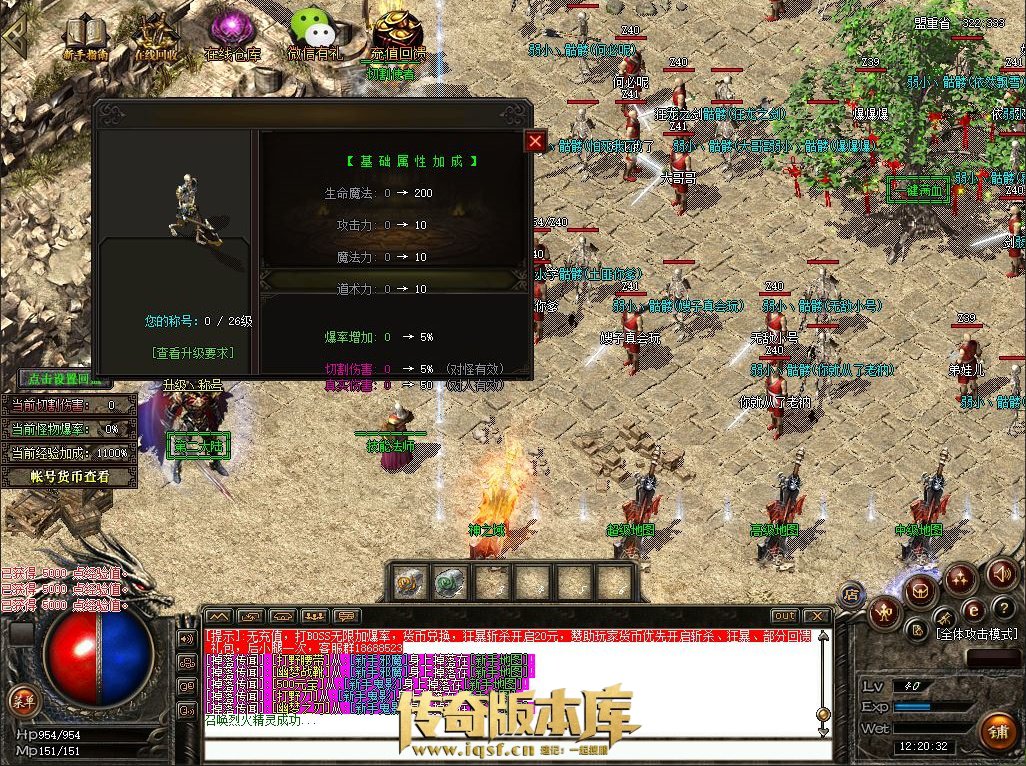Screen dimensions: 1026x766
Task: Click the 'out' button above chat
Action: (785, 616)
